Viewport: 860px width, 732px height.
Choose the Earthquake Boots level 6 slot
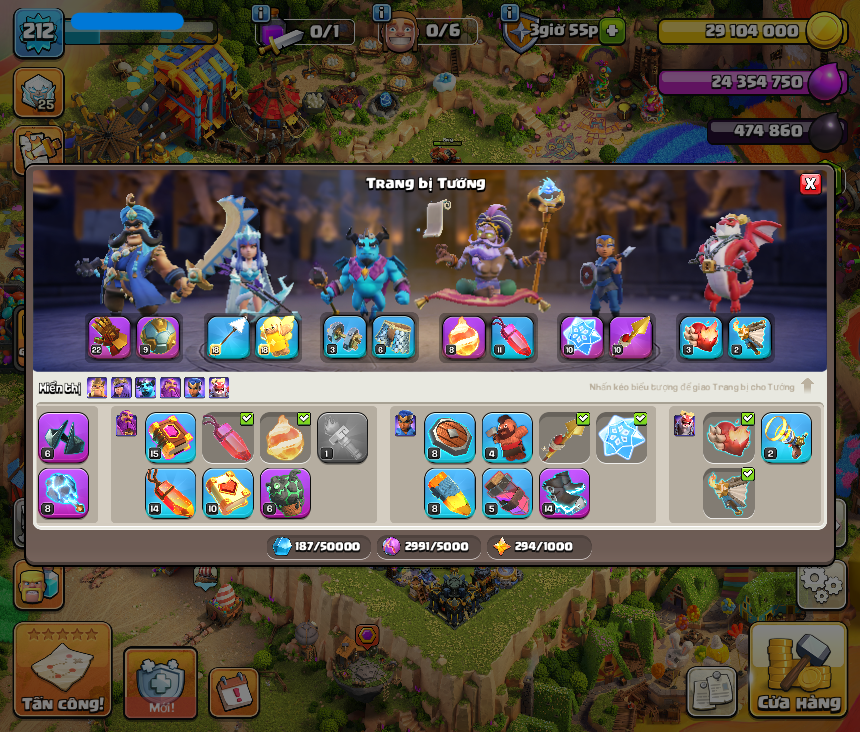tap(63, 438)
